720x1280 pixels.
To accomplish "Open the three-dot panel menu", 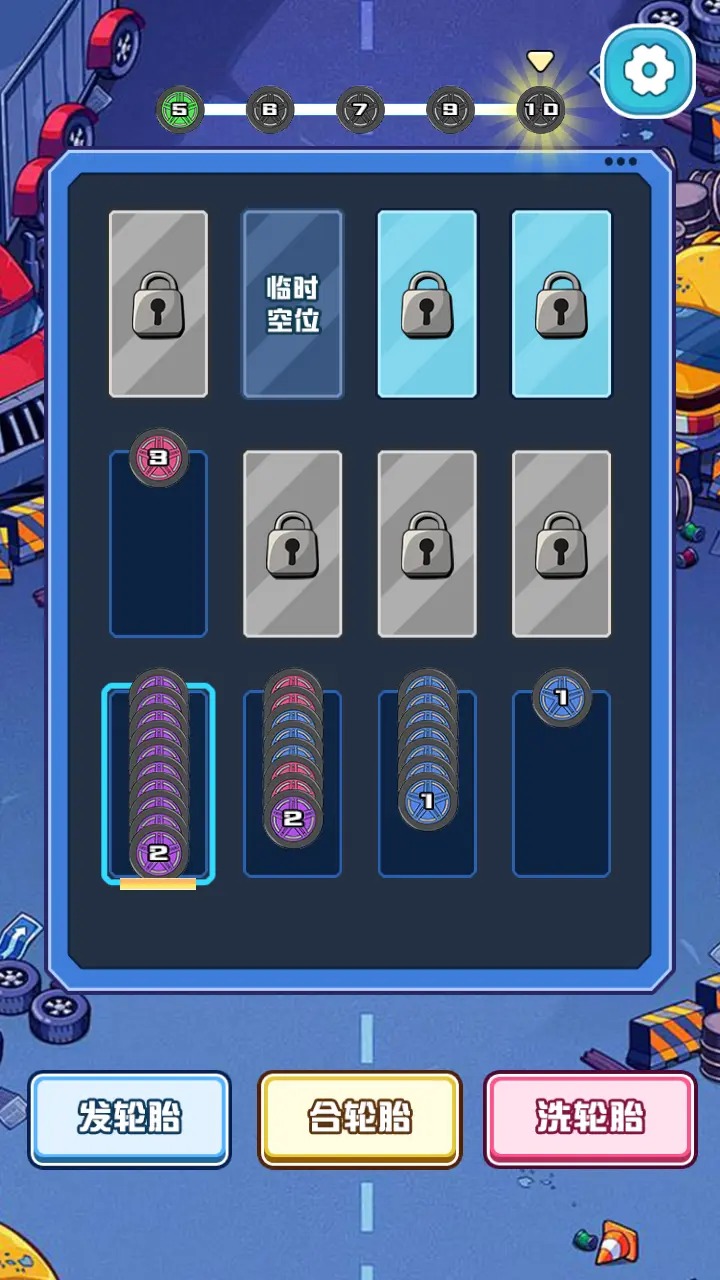I will (620, 162).
